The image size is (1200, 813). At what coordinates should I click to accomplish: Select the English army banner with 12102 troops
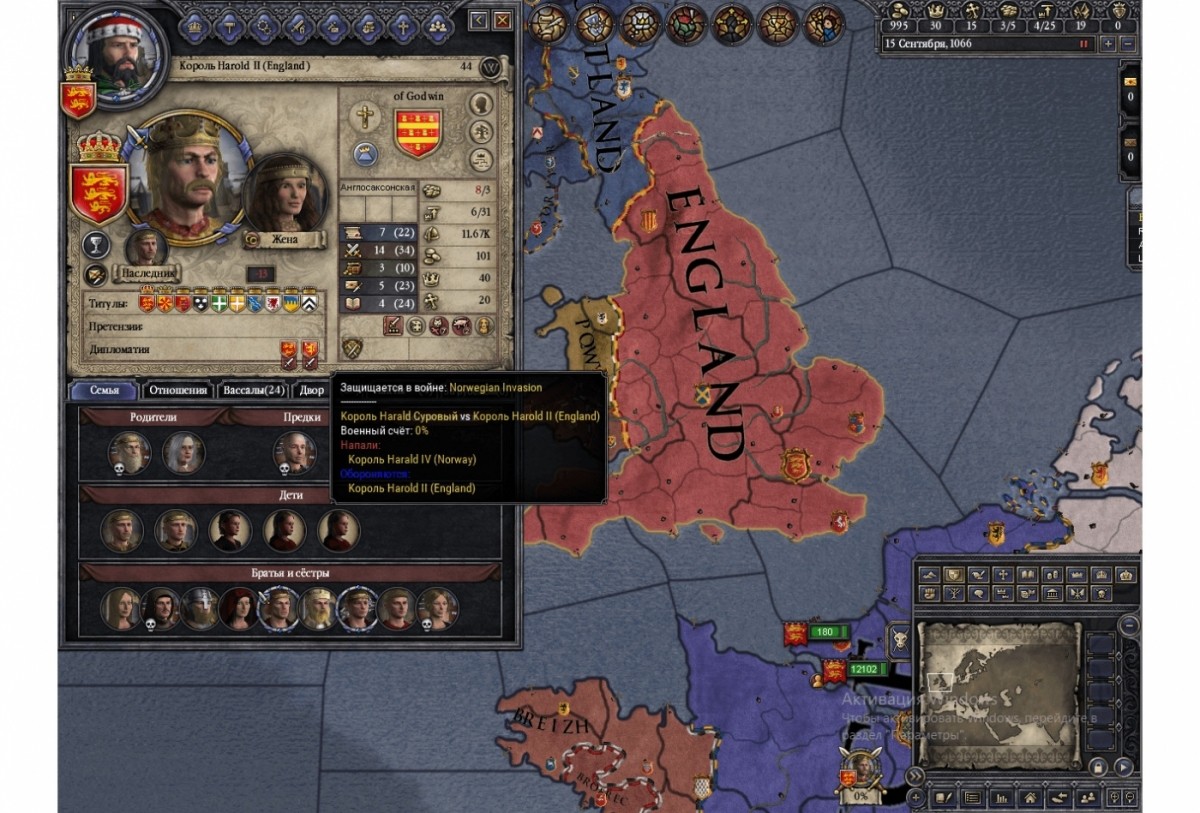[x=833, y=670]
